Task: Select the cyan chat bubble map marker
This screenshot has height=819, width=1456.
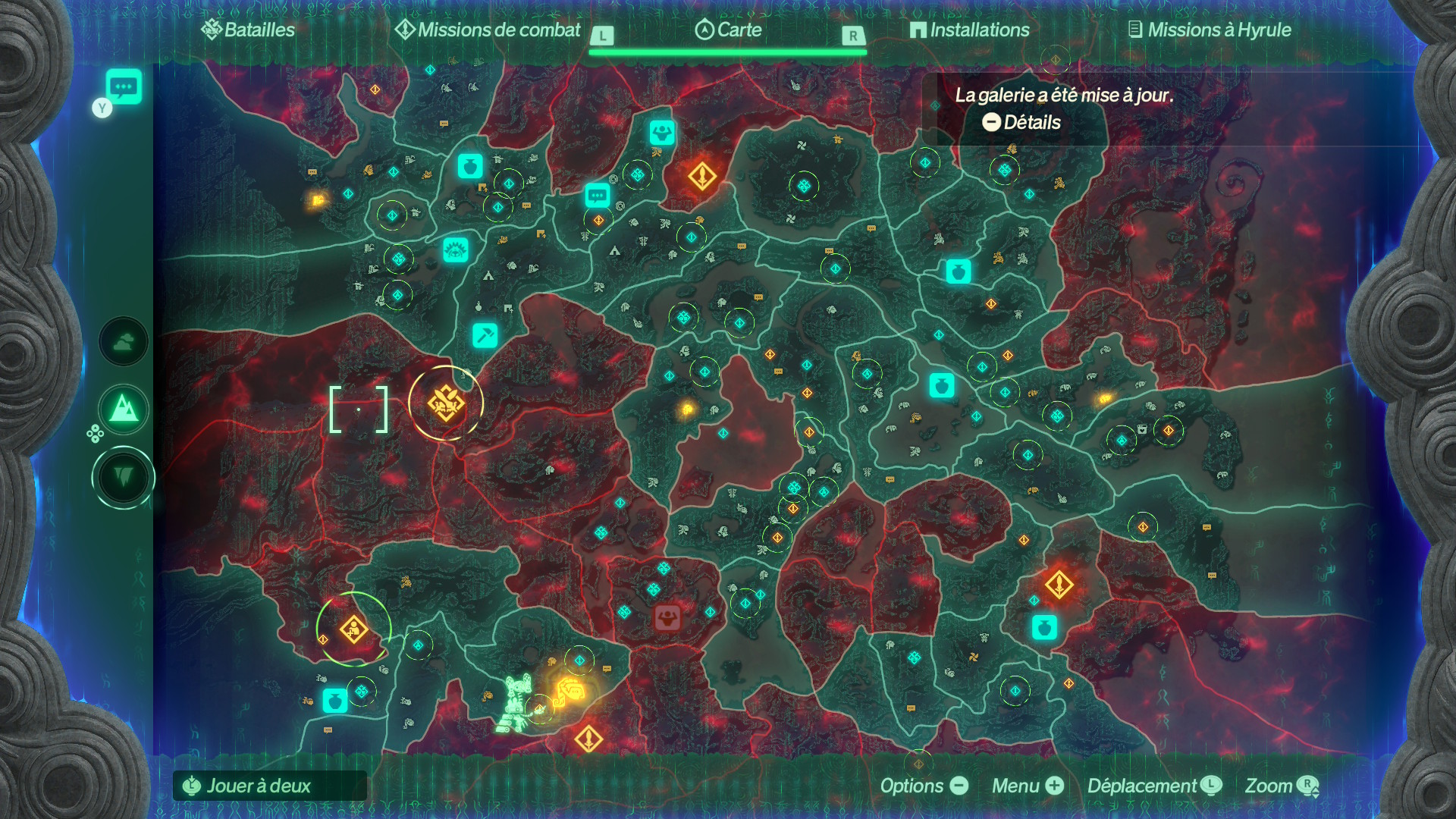Action: [598, 195]
